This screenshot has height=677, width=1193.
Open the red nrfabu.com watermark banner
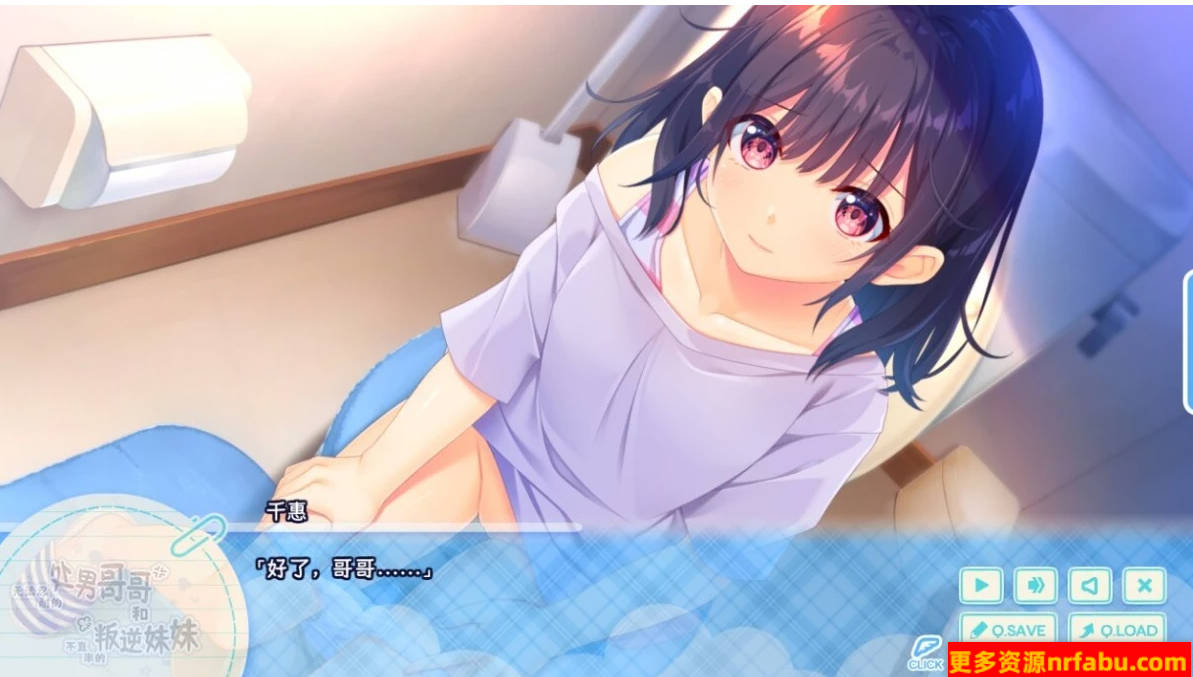click(x=1068, y=660)
